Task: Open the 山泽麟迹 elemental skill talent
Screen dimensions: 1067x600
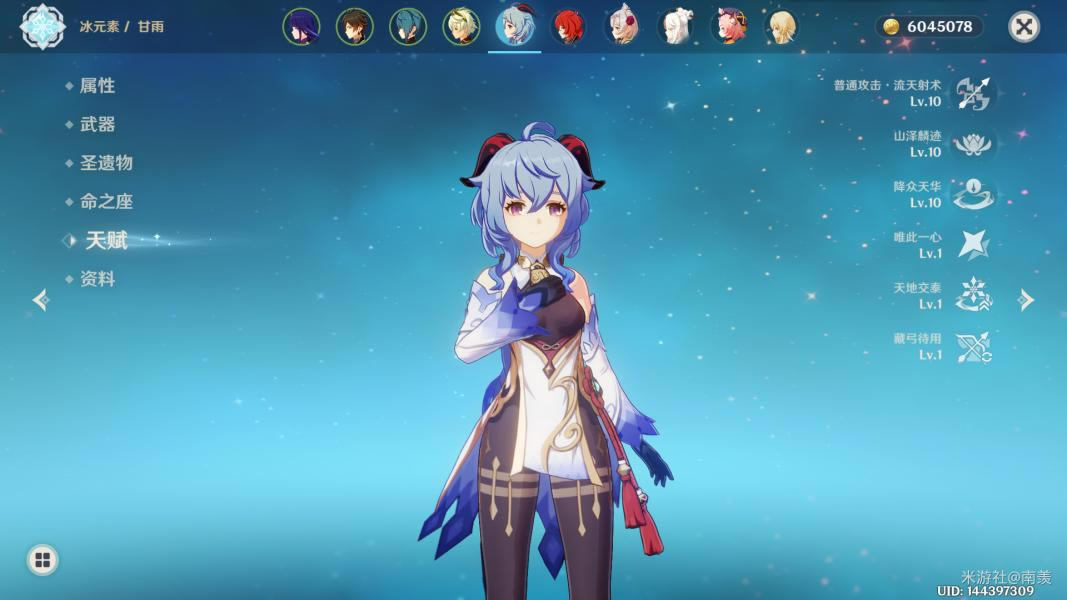Action: [972, 144]
